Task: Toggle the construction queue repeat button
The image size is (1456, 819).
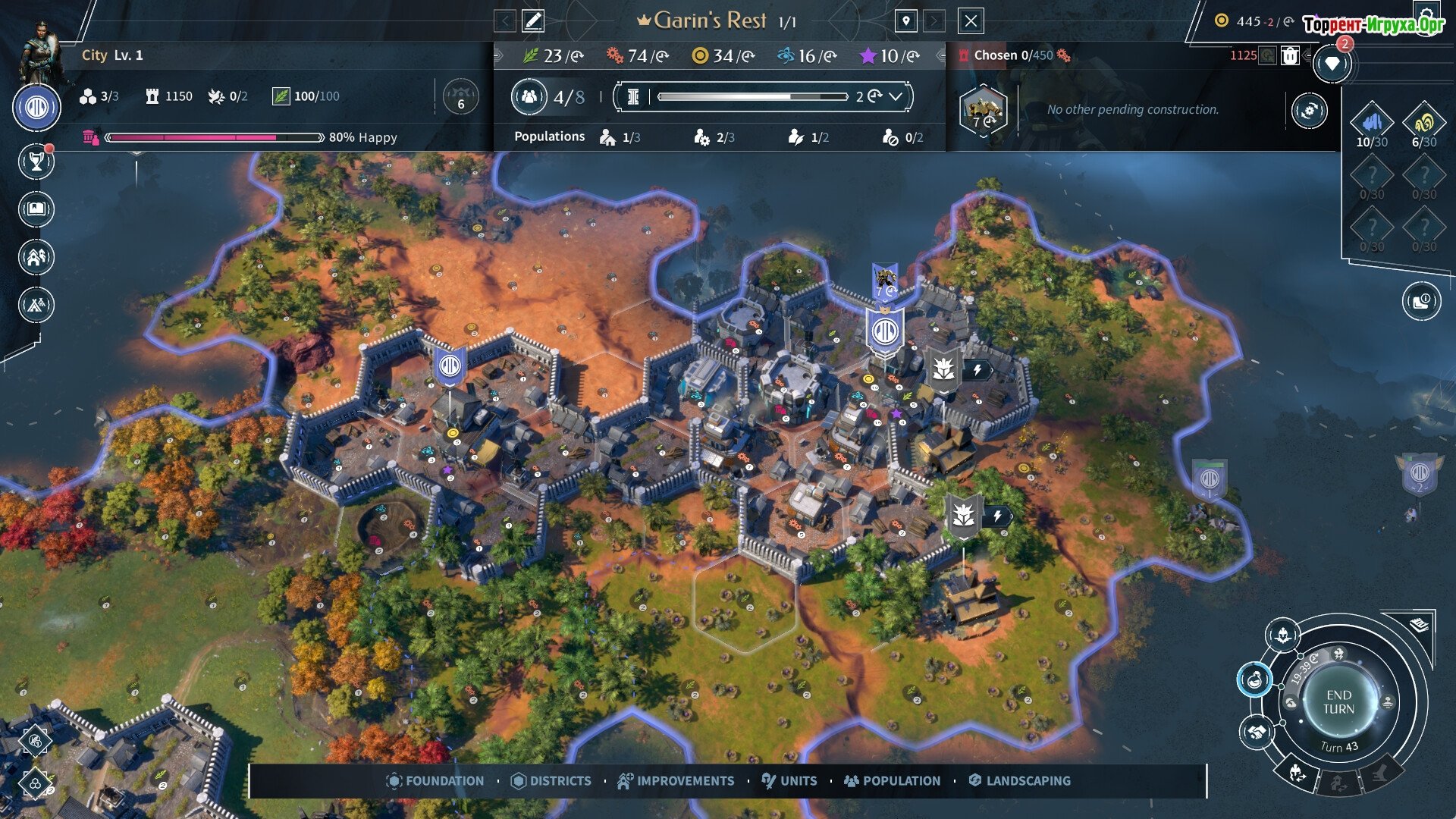Action: 1309,111
